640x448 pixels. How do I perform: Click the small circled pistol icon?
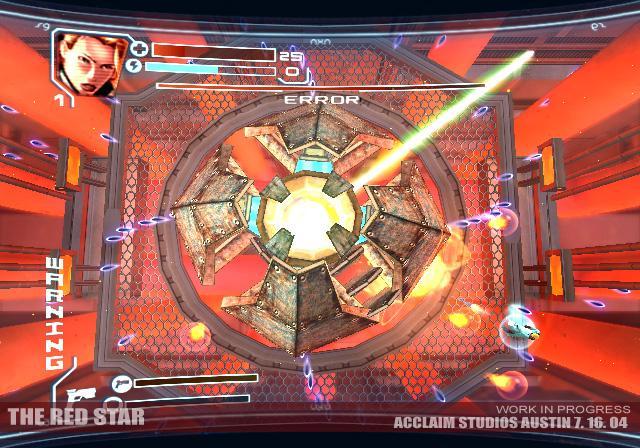pyautogui.click(x=122, y=383)
